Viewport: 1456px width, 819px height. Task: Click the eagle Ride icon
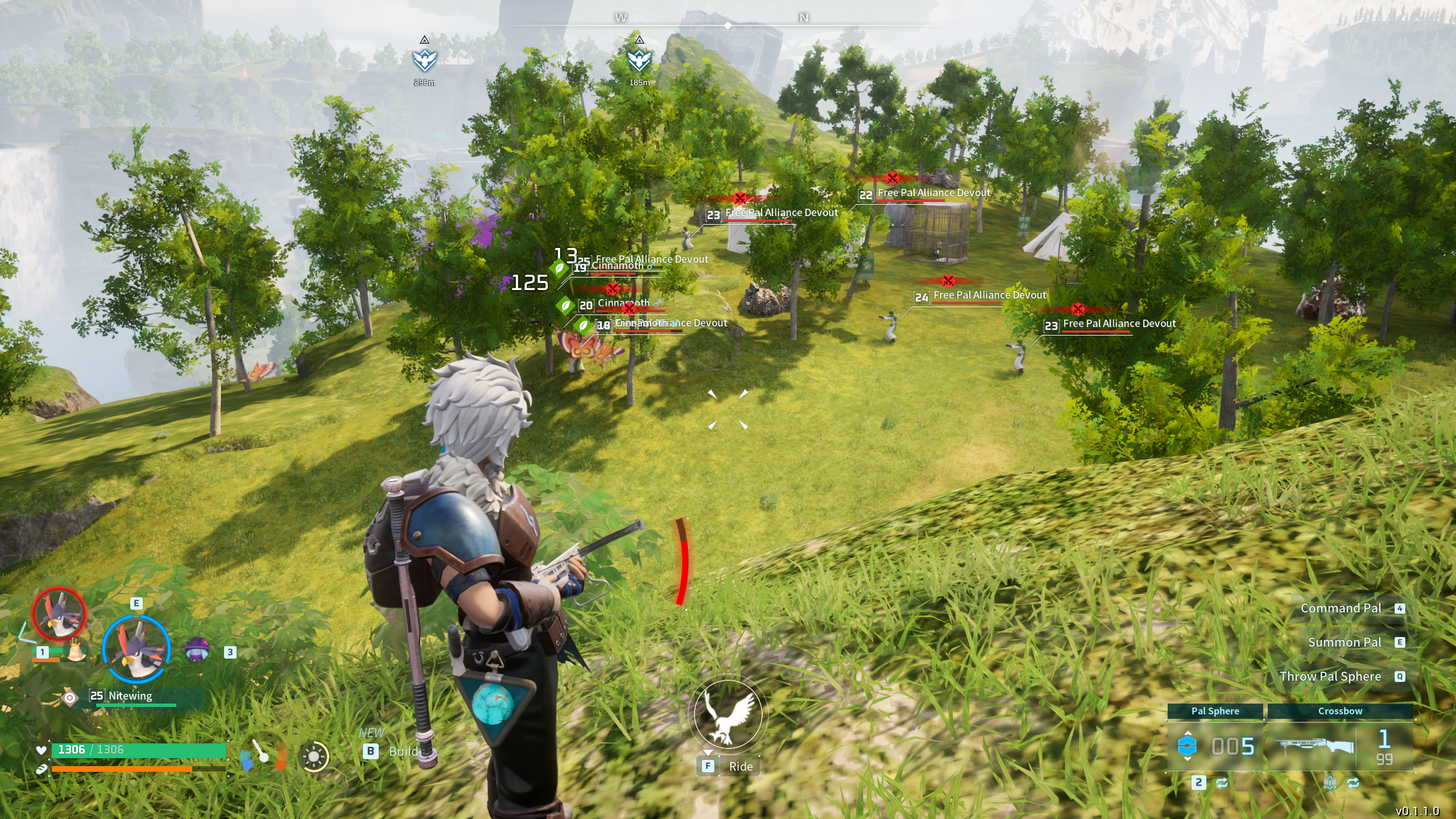coord(727,714)
